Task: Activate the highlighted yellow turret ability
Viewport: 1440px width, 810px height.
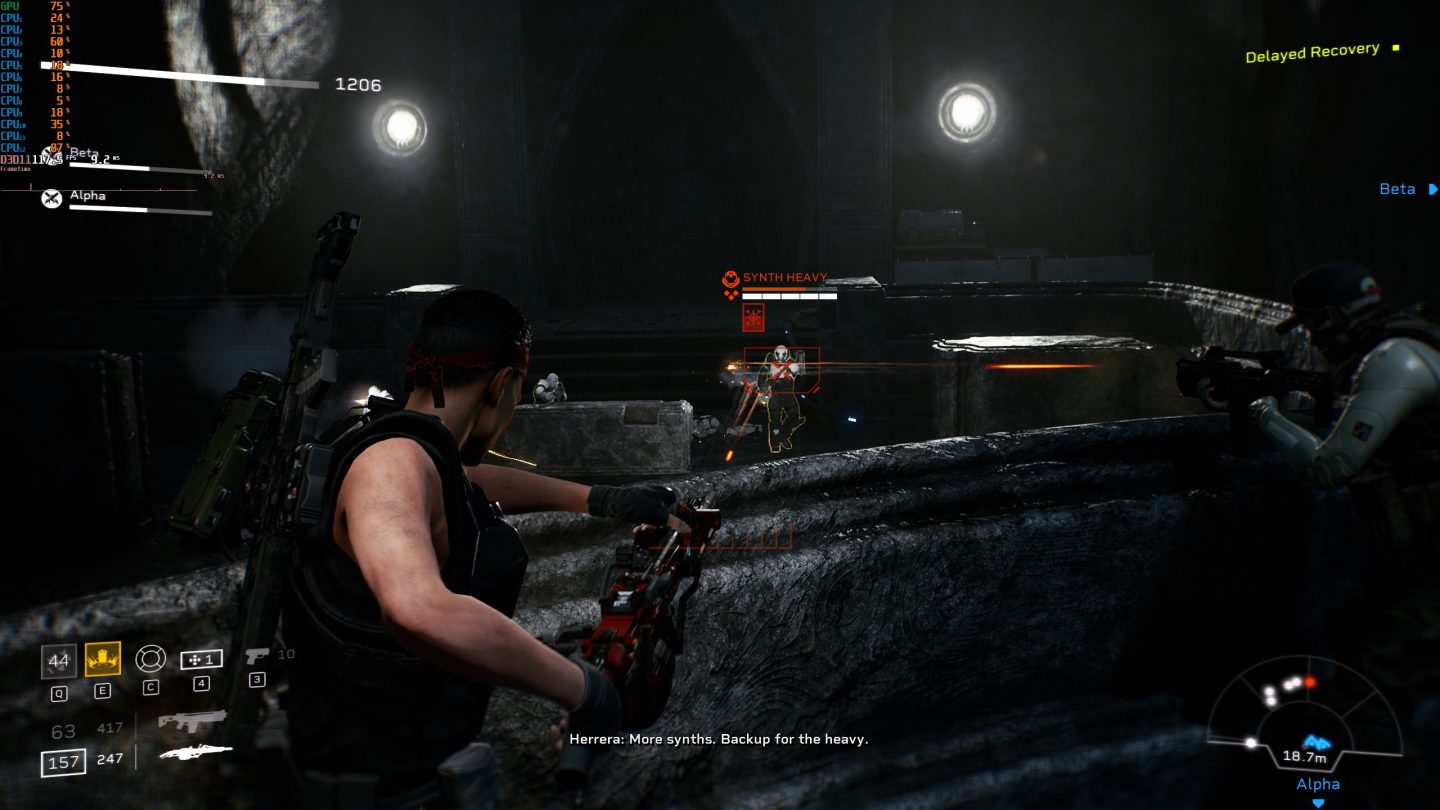Action: (104, 661)
